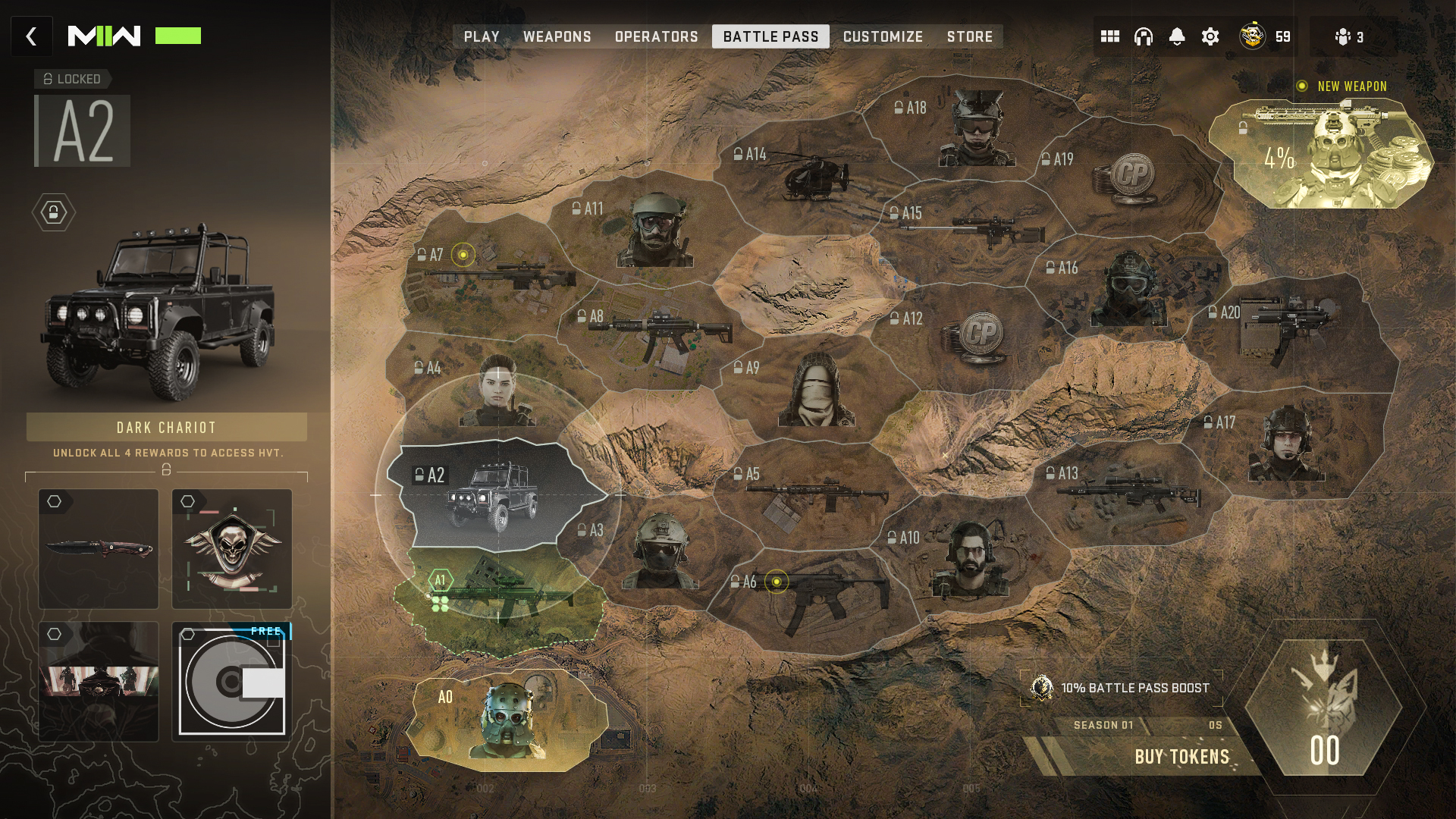The width and height of the screenshot is (1456, 819).
Task: Open the Store menu
Action: 970,36
